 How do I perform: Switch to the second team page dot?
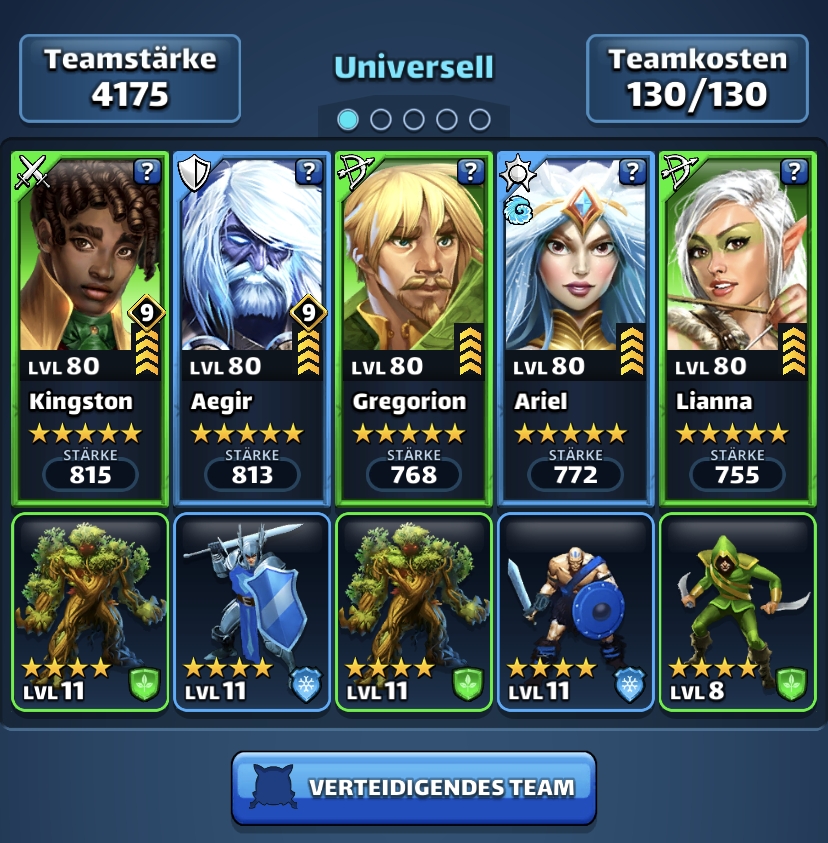click(x=381, y=120)
